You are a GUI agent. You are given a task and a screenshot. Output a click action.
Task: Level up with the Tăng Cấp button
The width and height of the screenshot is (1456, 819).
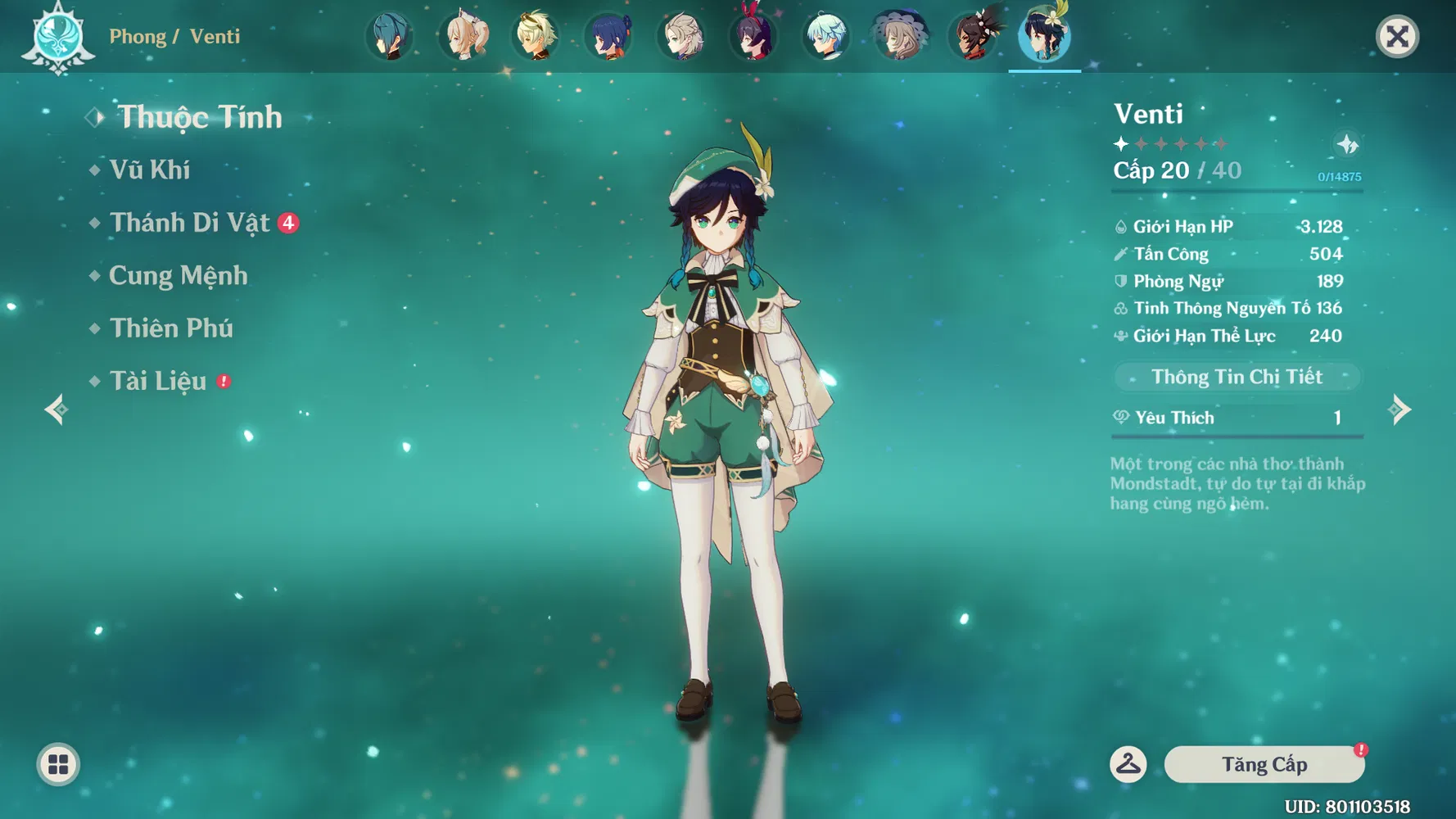[1264, 764]
